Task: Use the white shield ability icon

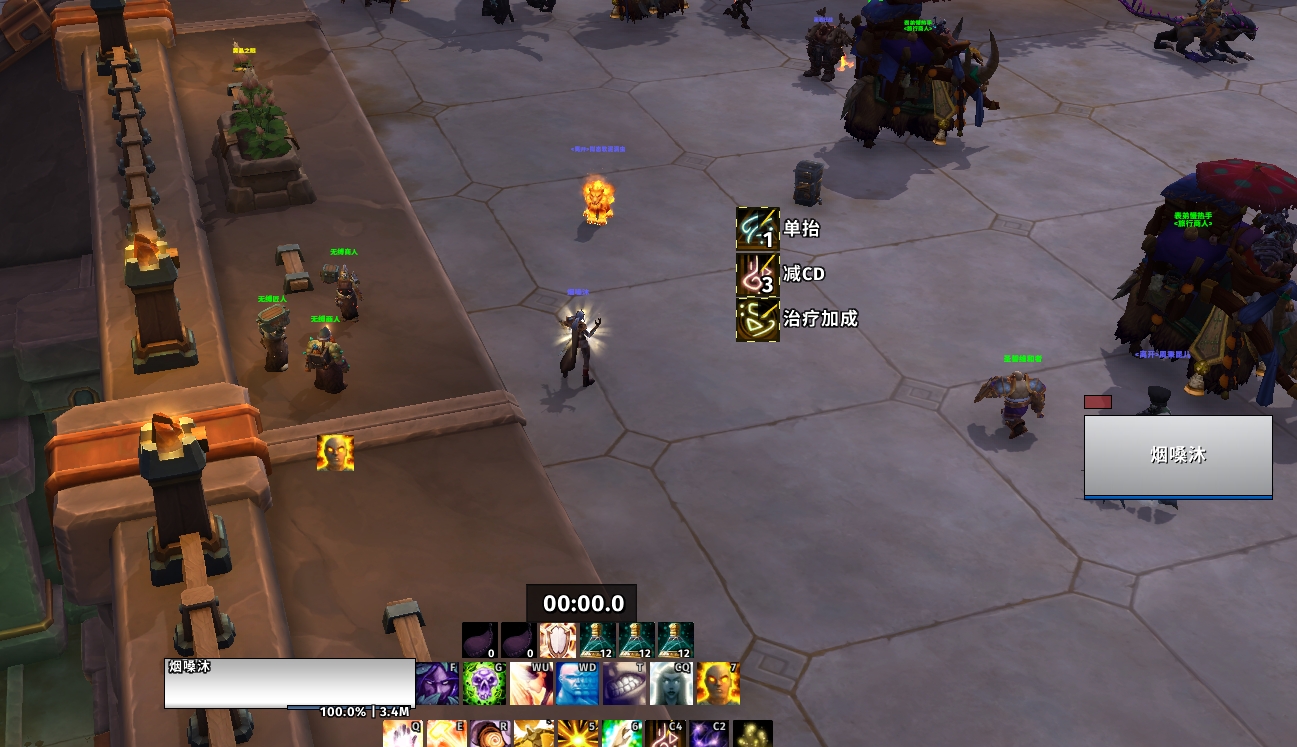Action: [x=557, y=641]
